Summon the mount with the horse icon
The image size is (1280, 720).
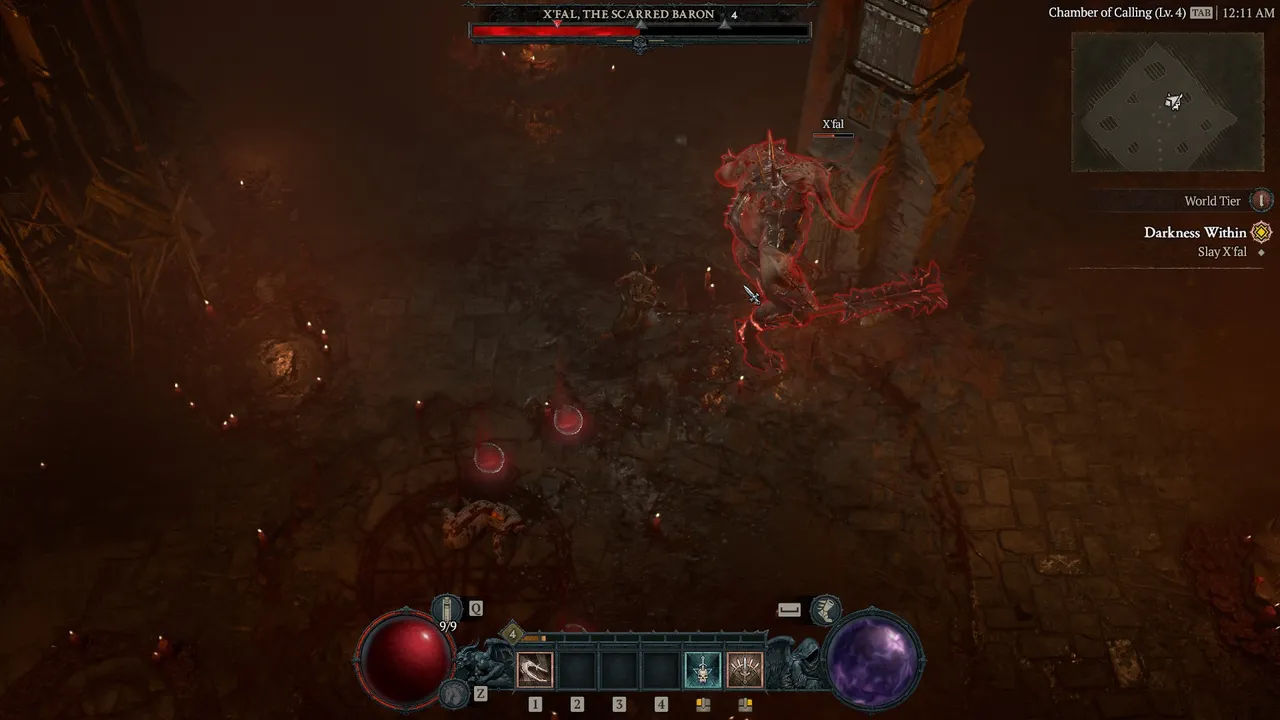pos(455,692)
